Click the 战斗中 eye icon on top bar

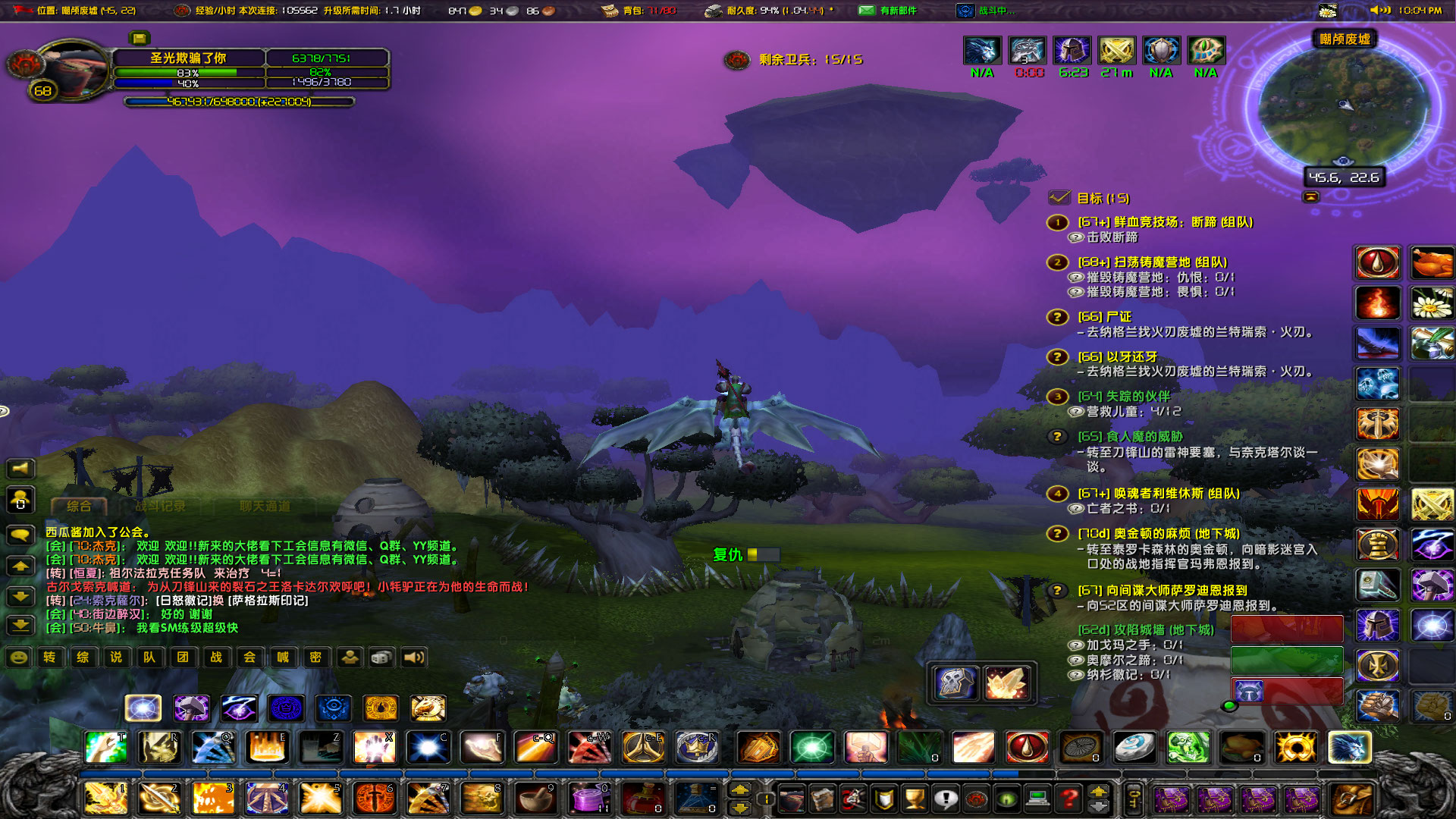[x=965, y=10]
